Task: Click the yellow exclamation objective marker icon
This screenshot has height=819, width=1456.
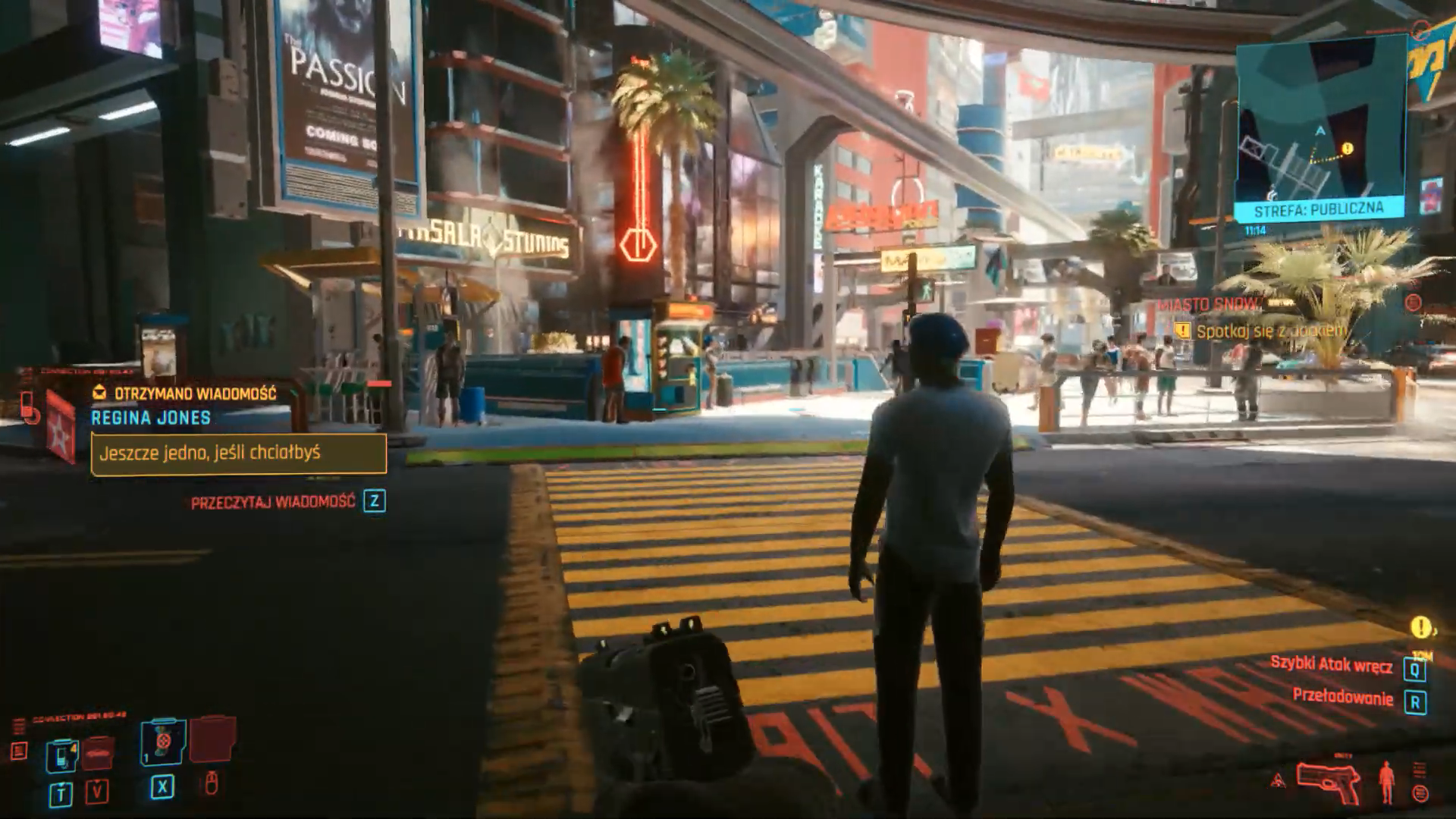Action: [x=1420, y=627]
